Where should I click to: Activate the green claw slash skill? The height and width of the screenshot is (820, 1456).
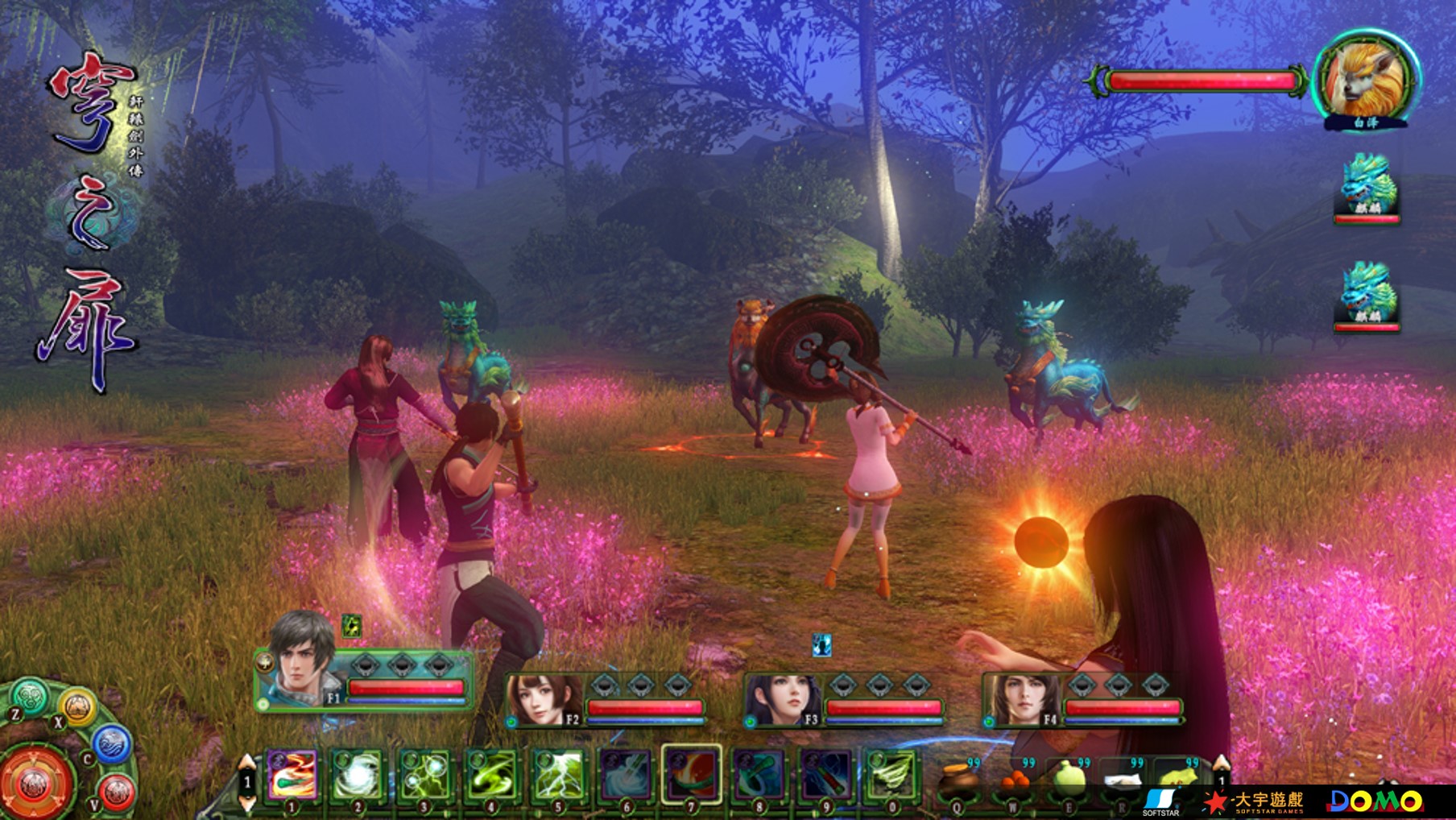[891, 774]
